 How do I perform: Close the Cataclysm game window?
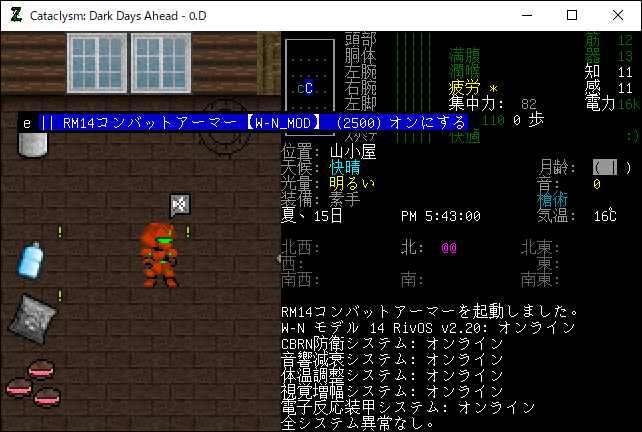617,15
